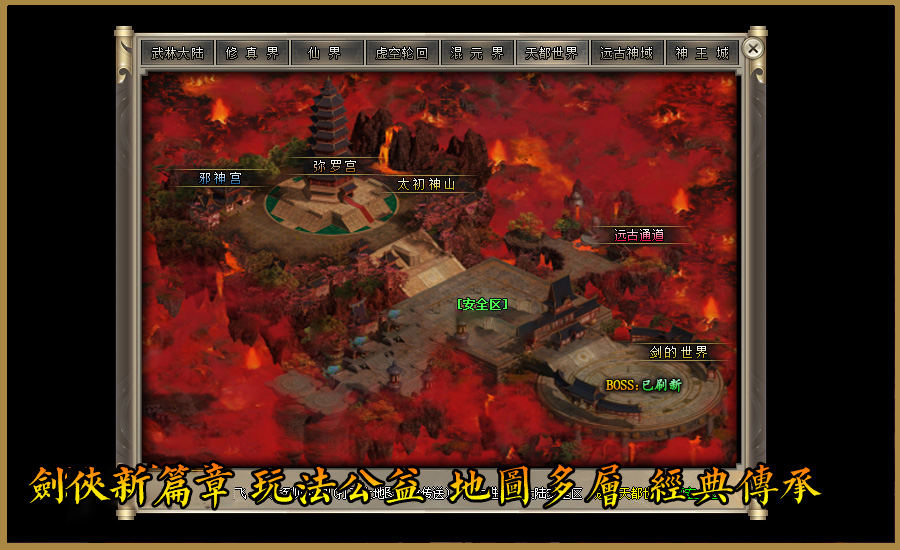Viewport: 900px width, 550px height.
Task: Open the 远古神域 map tab
Action: point(627,53)
